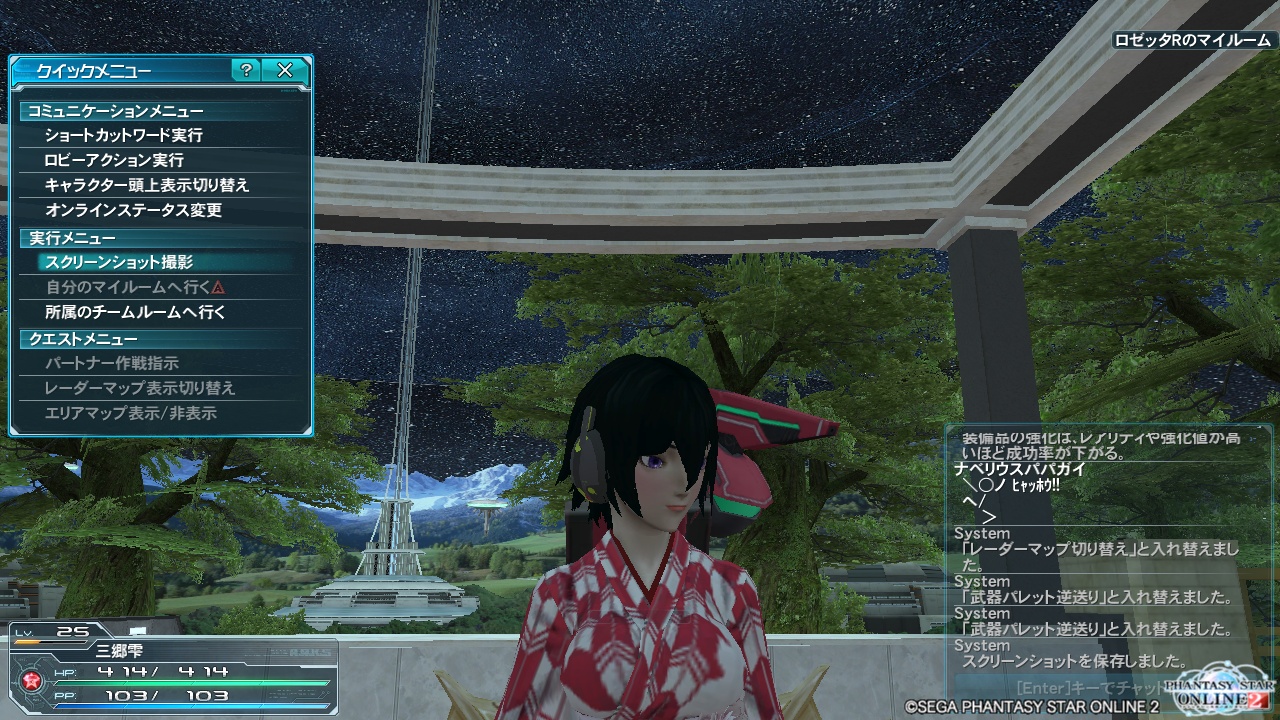Click the chat input box
Screen dimensions: 1280x720
click(x=1080, y=688)
